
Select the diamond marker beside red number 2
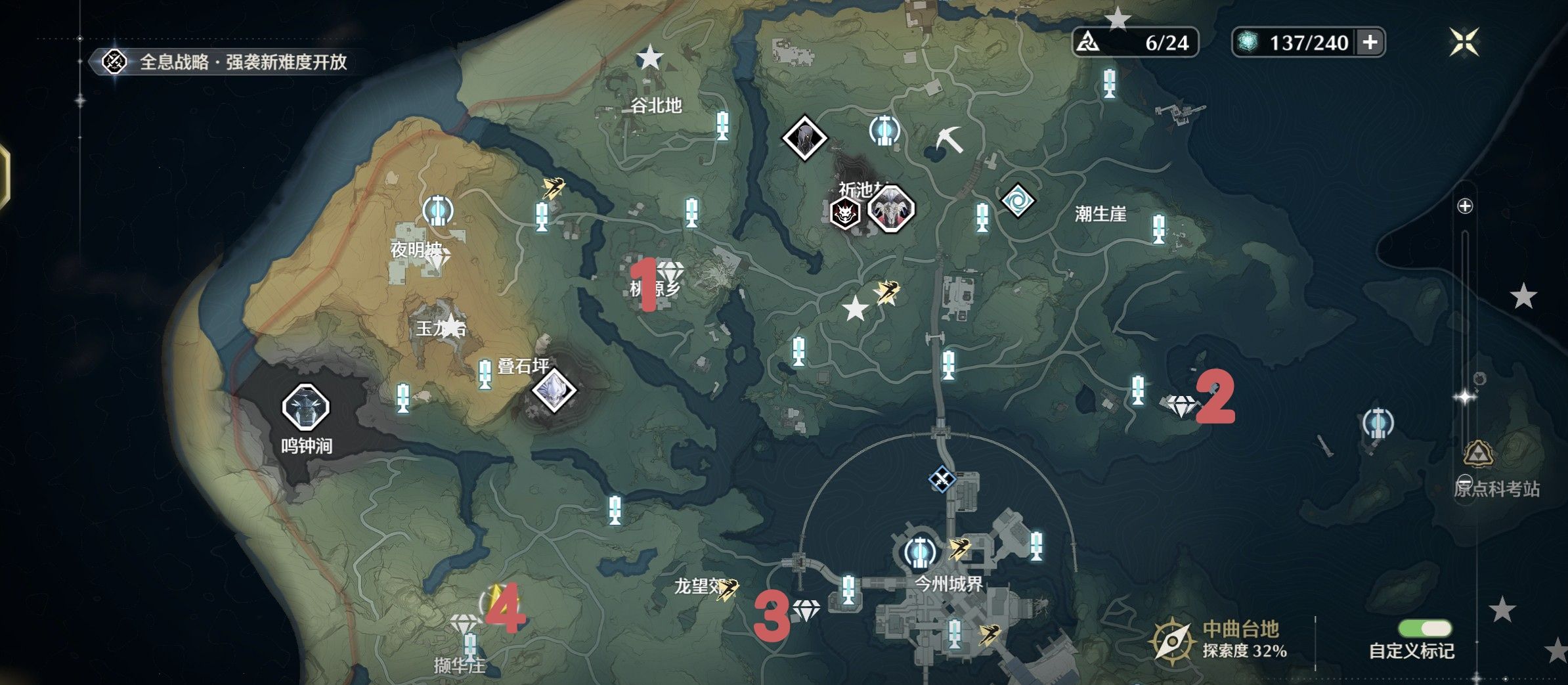(1181, 406)
